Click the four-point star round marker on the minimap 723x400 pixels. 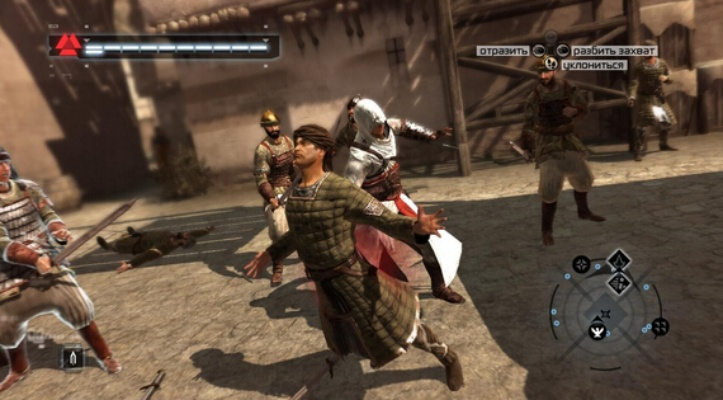pyautogui.click(x=580, y=264)
